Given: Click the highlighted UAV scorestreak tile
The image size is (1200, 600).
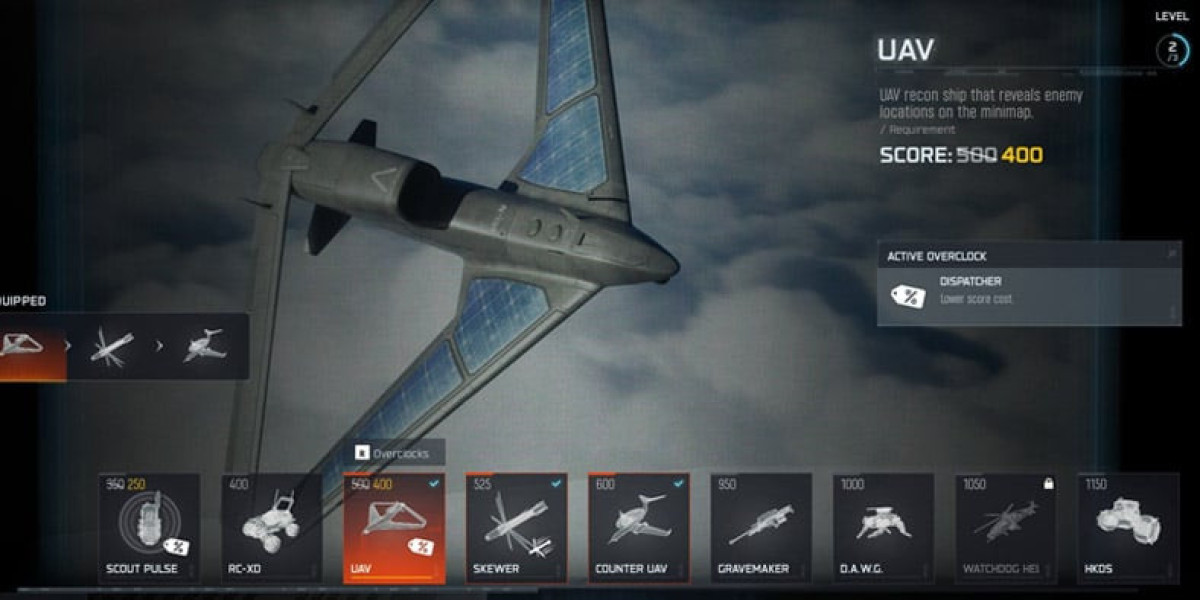Looking at the screenshot, I should [x=393, y=528].
